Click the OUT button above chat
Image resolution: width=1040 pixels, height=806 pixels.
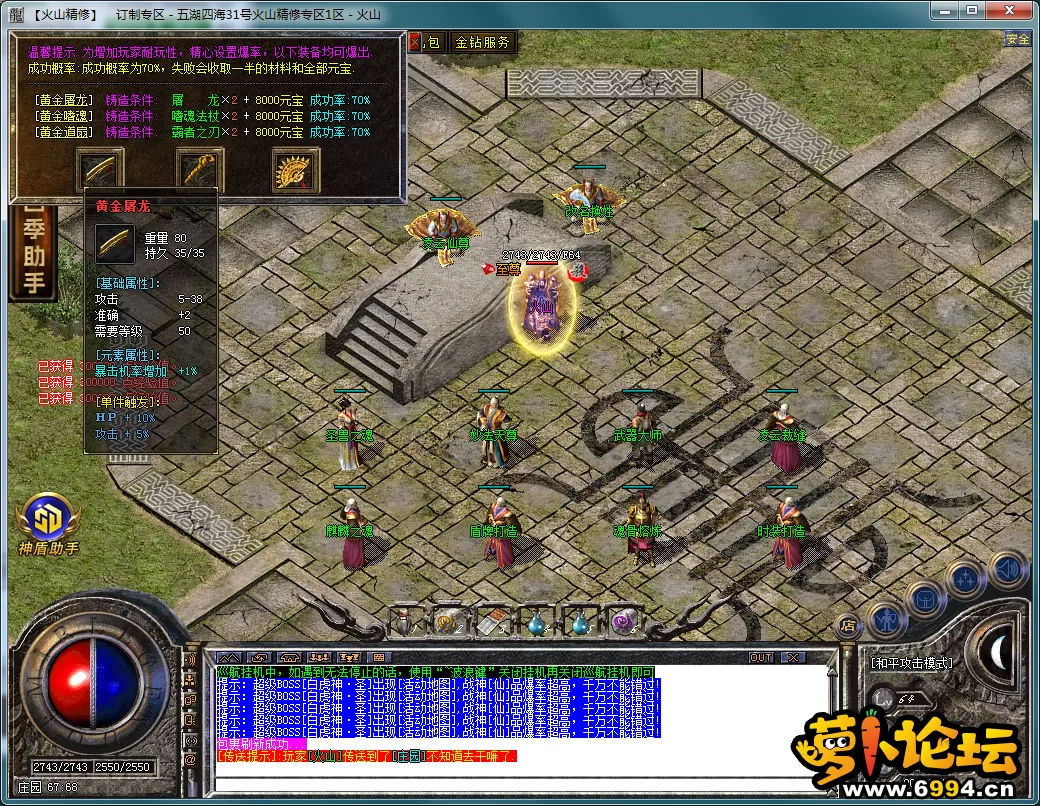(x=761, y=657)
